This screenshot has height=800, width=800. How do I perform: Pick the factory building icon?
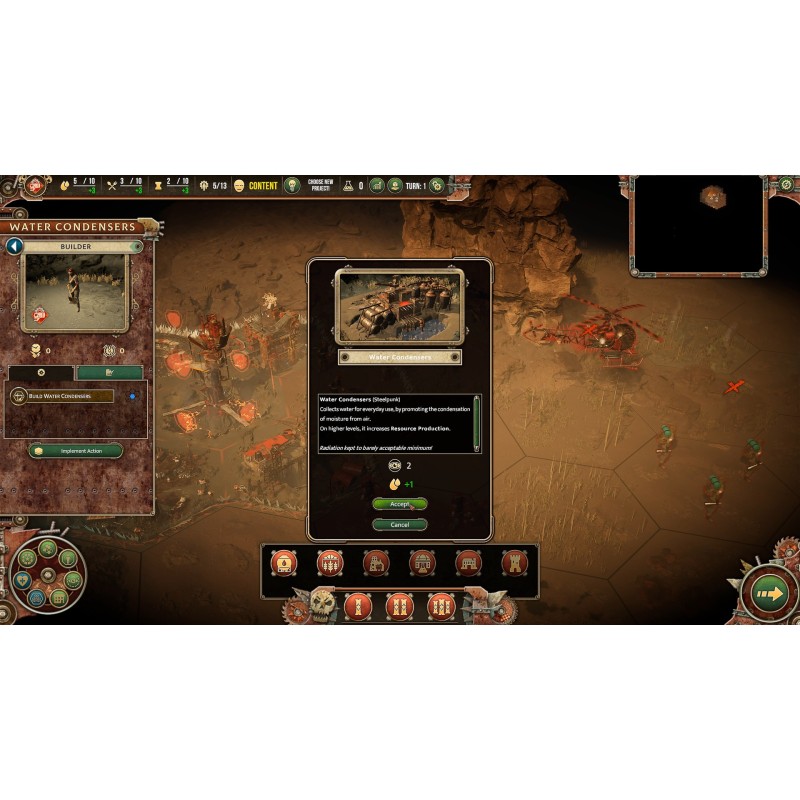click(x=376, y=563)
